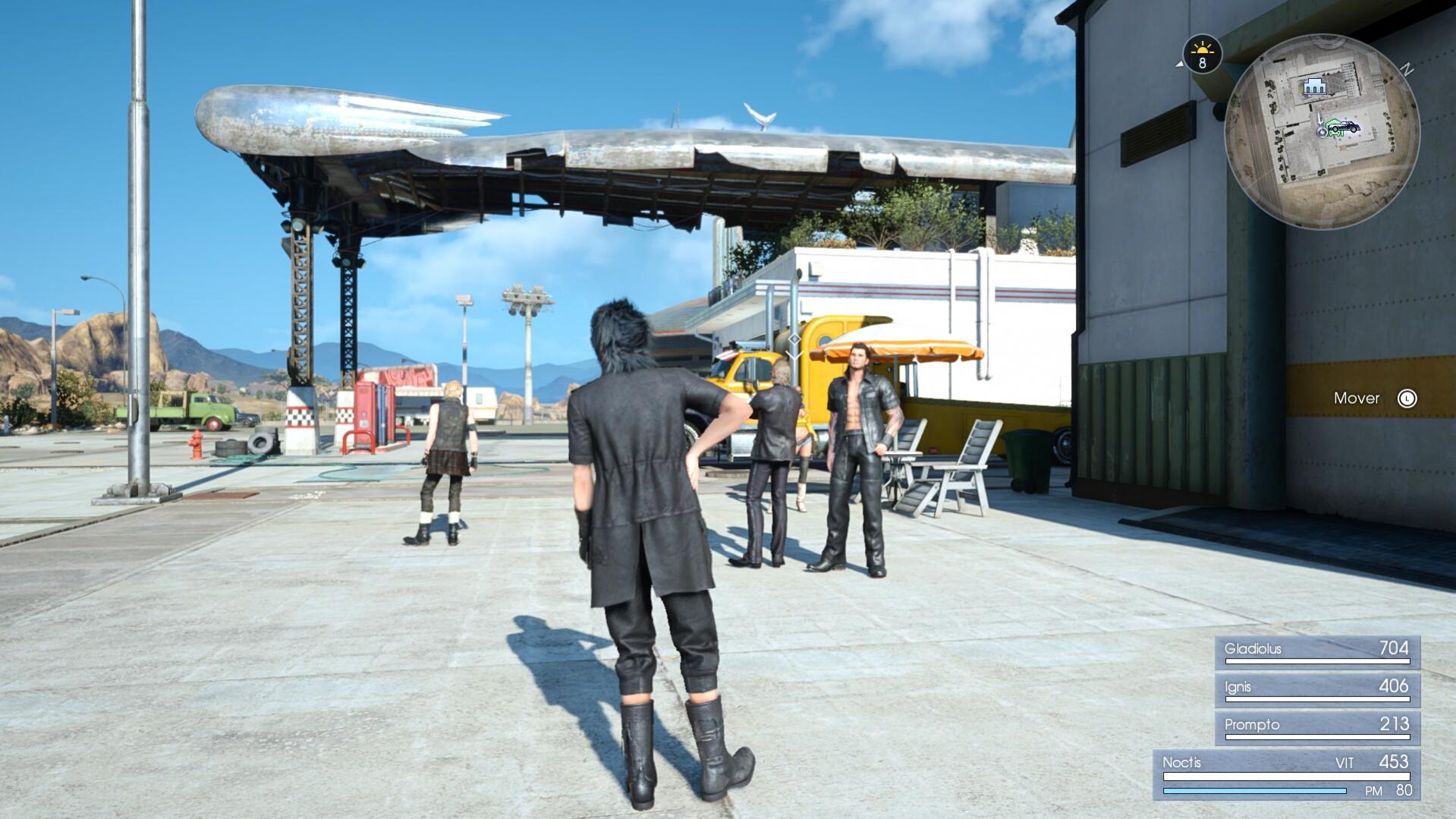1456x819 pixels.
Task: Select the shop building icon on the minimap
Action: tap(1314, 87)
